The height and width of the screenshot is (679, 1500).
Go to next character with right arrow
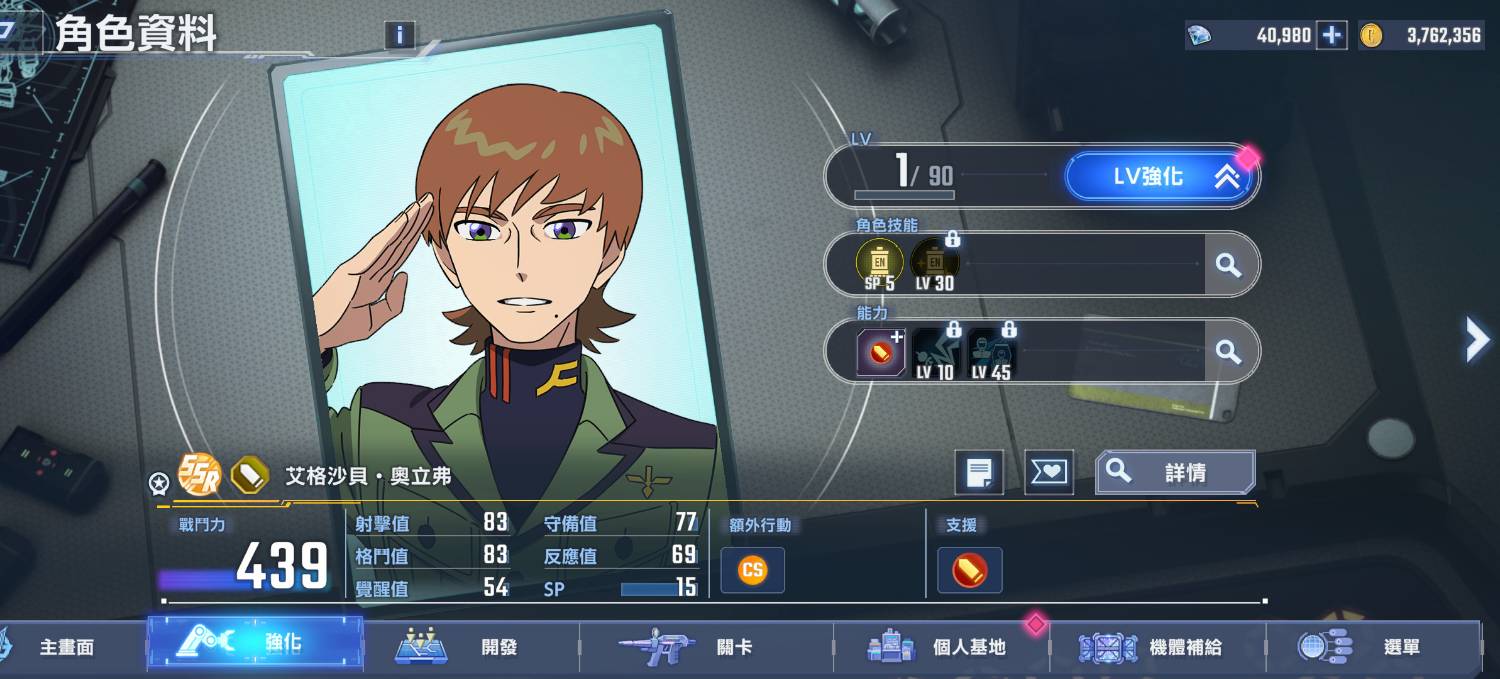click(x=1476, y=340)
